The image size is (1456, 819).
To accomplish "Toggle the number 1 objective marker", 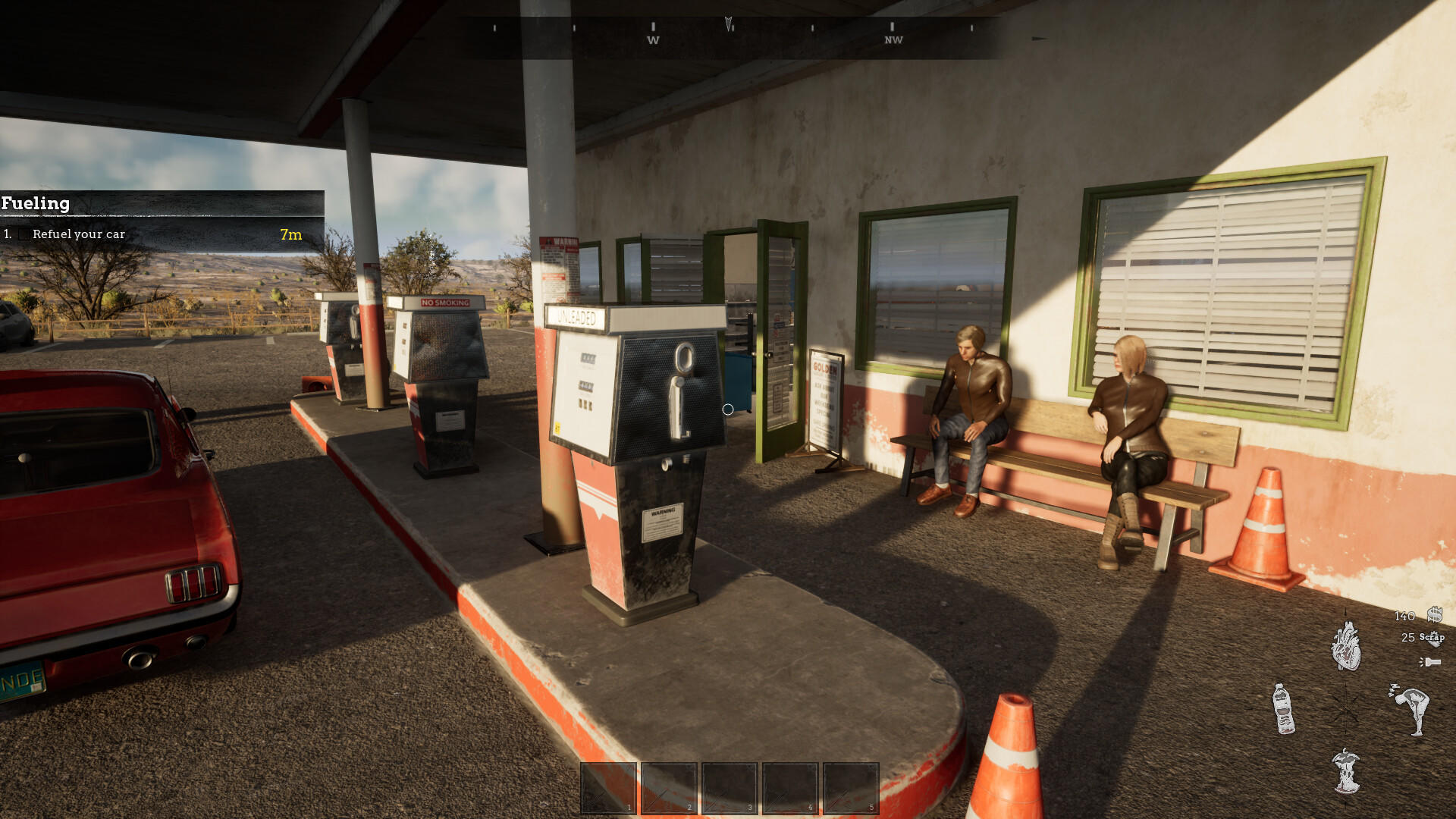I will pos(8,235).
